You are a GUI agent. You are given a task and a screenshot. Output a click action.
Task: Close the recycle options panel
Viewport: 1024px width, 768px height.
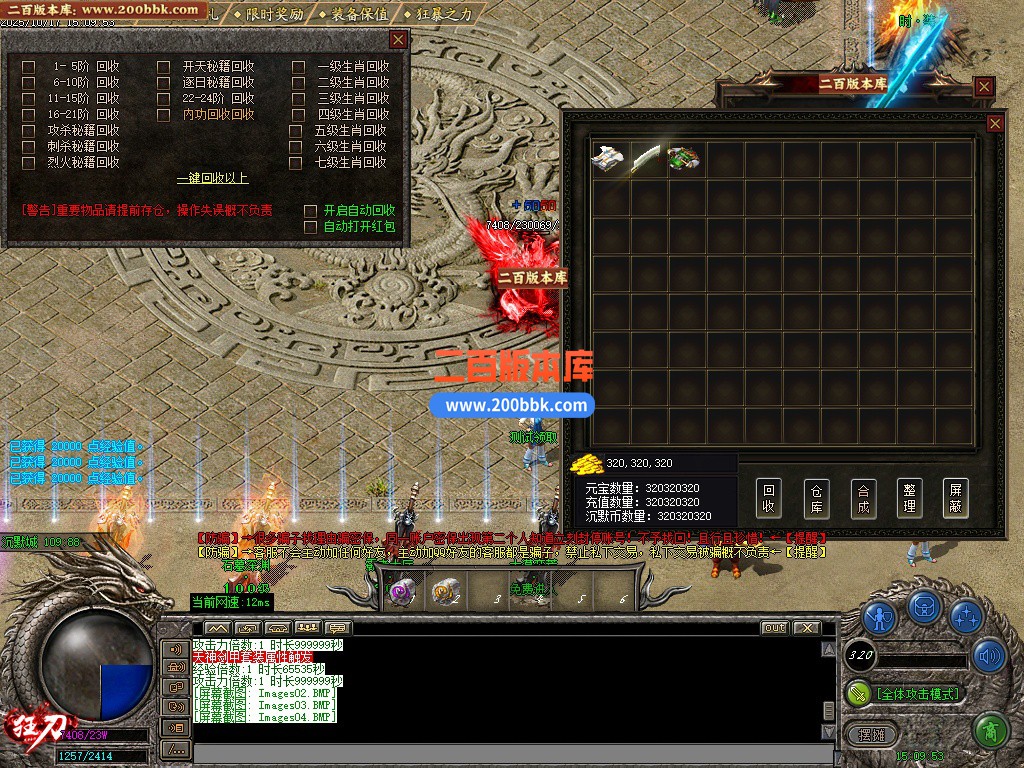click(x=398, y=40)
